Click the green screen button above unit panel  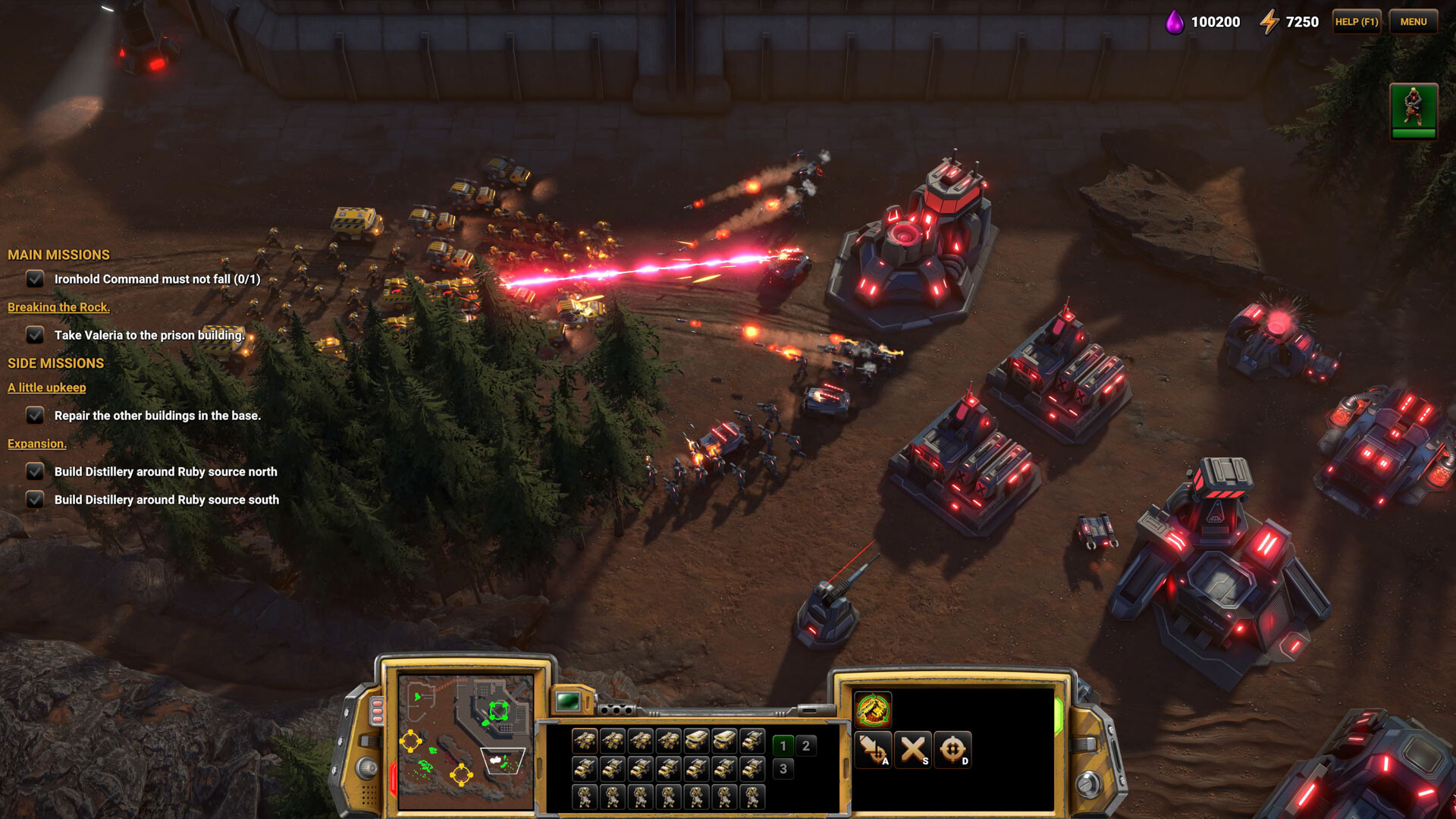(568, 701)
